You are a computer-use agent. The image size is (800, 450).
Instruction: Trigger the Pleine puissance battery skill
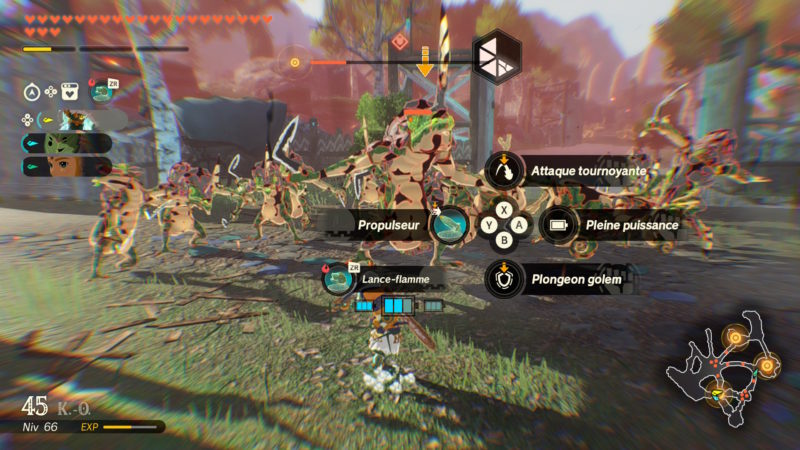(x=560, y=224)
